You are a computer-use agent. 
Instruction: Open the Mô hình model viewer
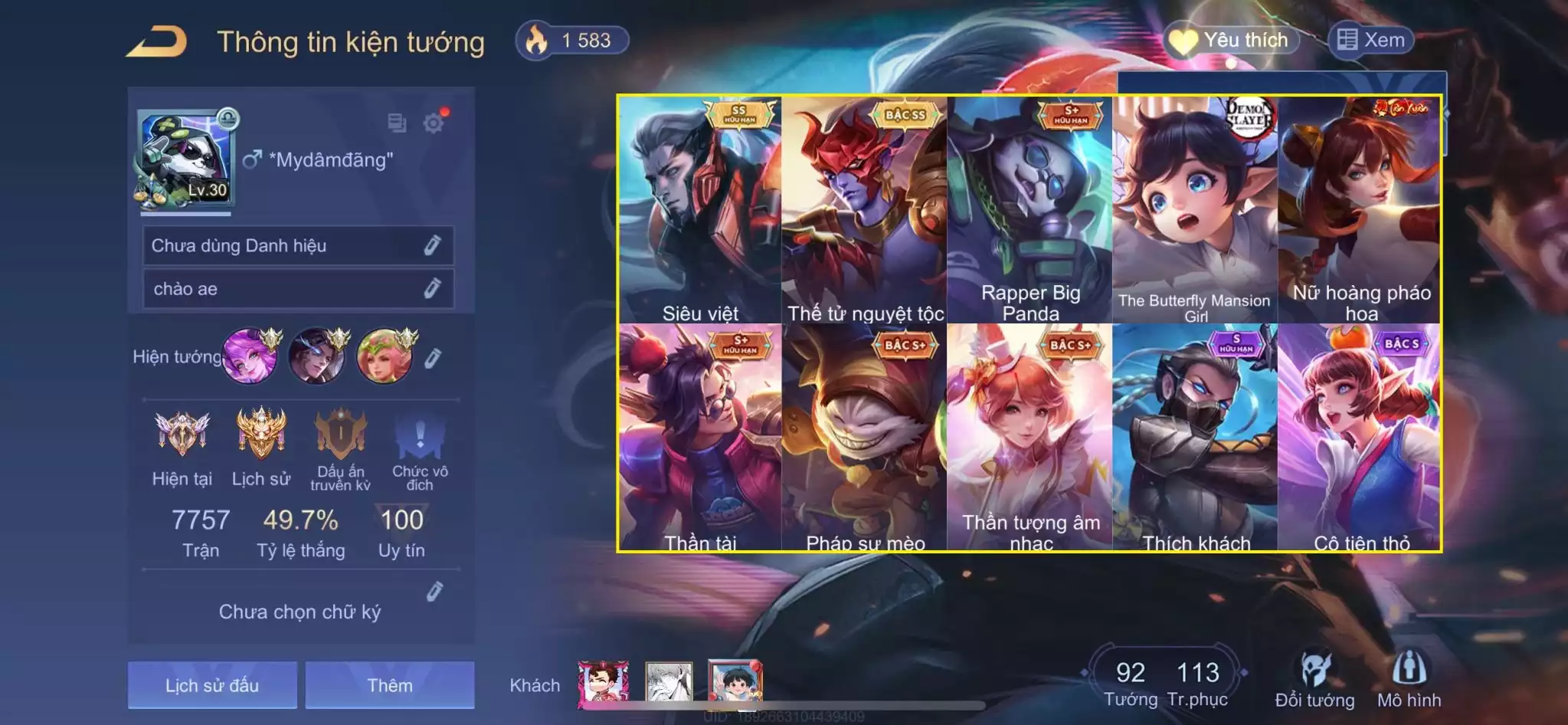coord(1409,679)
